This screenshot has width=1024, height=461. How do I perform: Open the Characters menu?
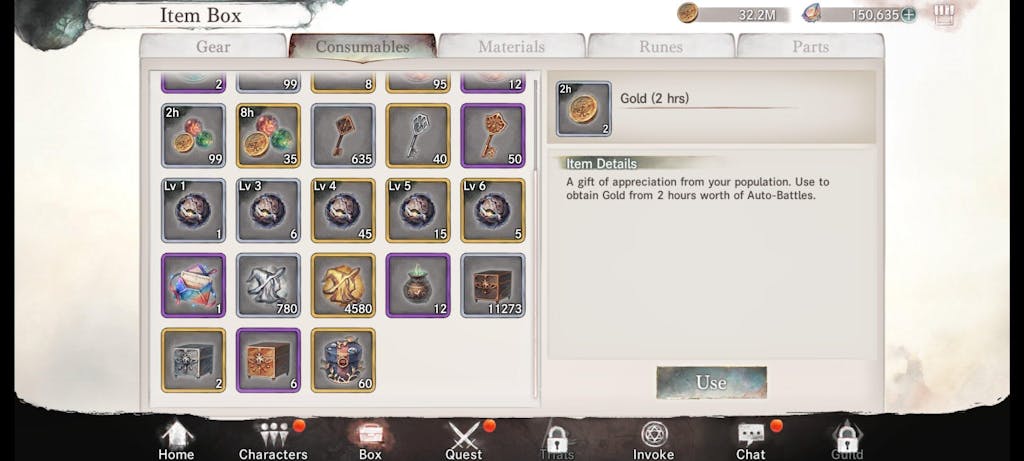click(x=273, y=440)
